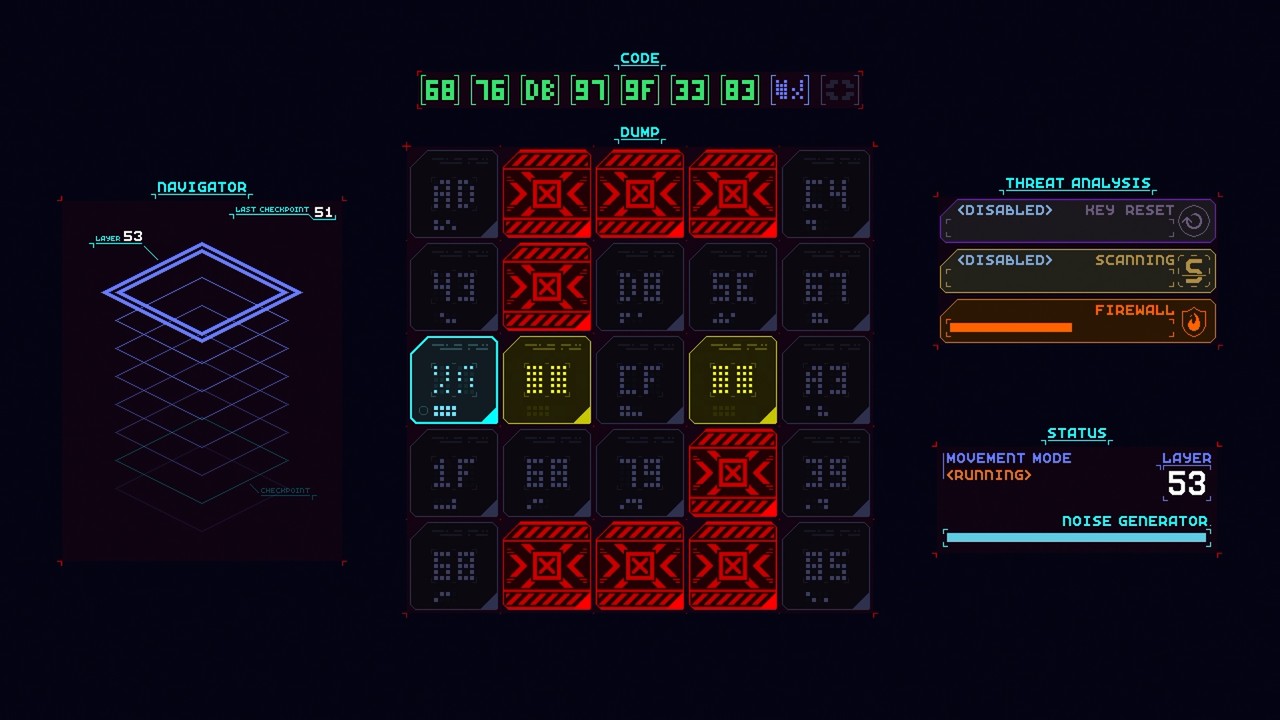1280x720 pixels.
Task: Select the yellow hazard cell beside the CF cell
Action: pyautogui.click(x=733, y=380)
